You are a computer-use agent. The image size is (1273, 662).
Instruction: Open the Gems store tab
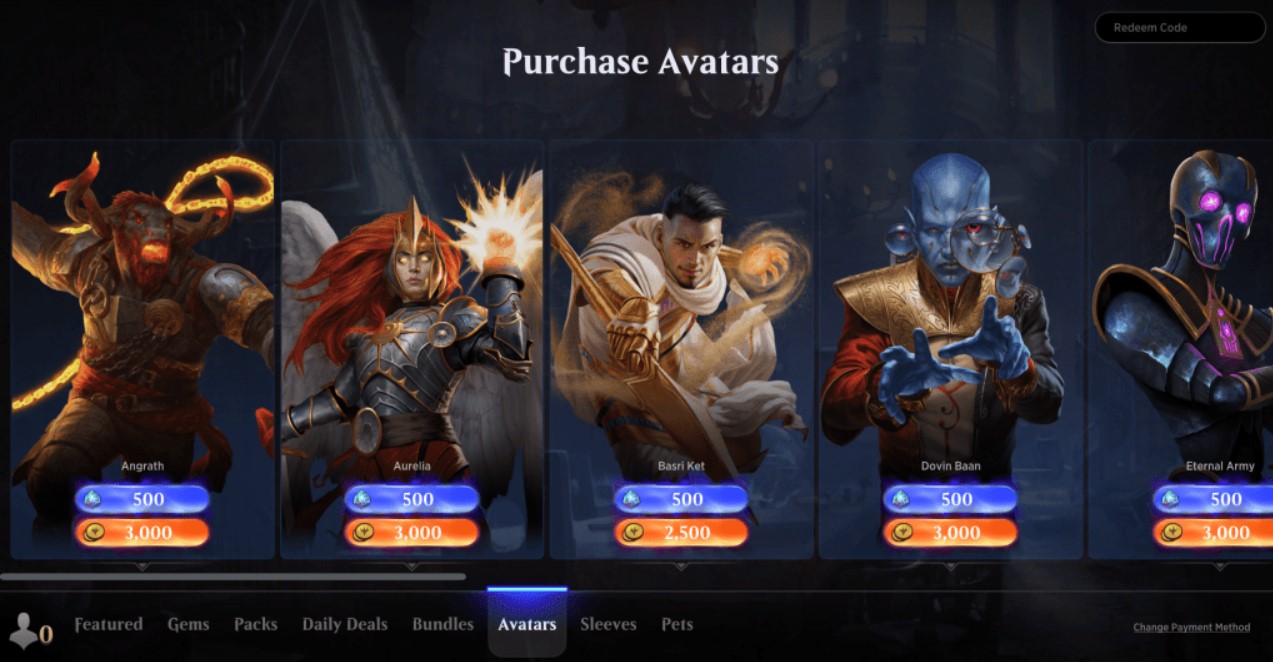coord(188,625)
